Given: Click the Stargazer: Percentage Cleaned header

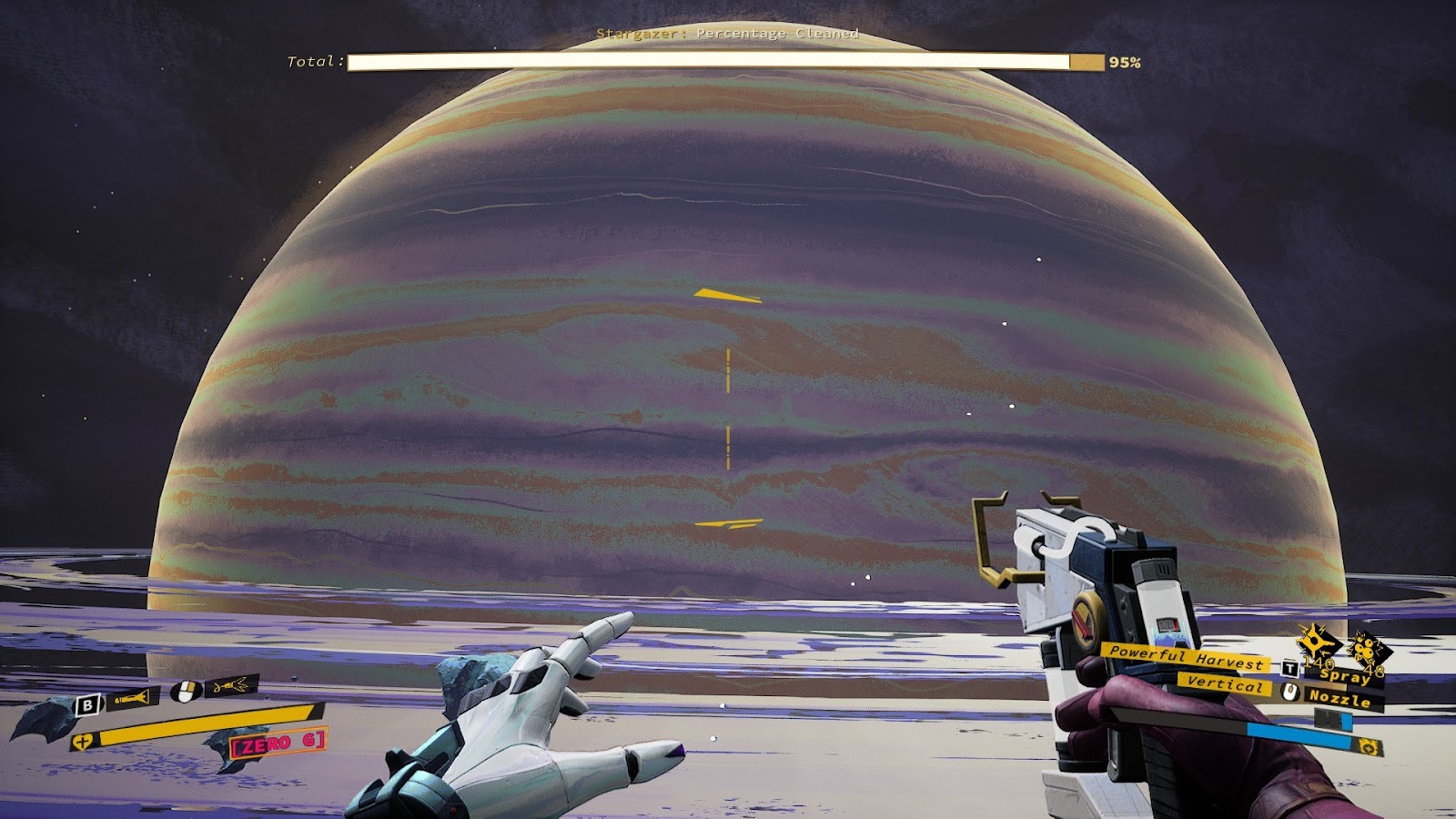Looking at the screenshot, I should (727, 33).
